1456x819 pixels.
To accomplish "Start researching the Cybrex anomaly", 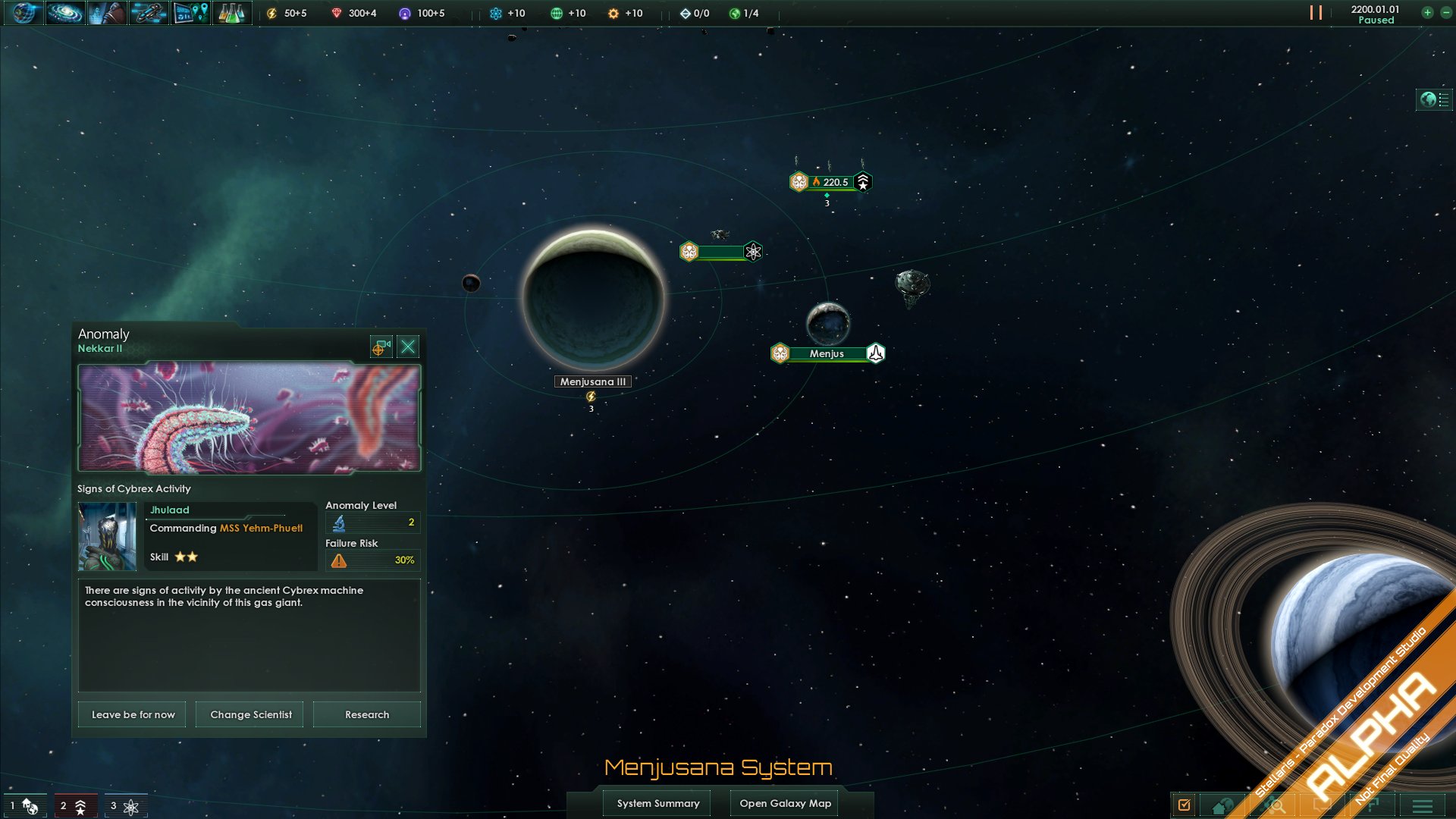I will tap(367, 714).
